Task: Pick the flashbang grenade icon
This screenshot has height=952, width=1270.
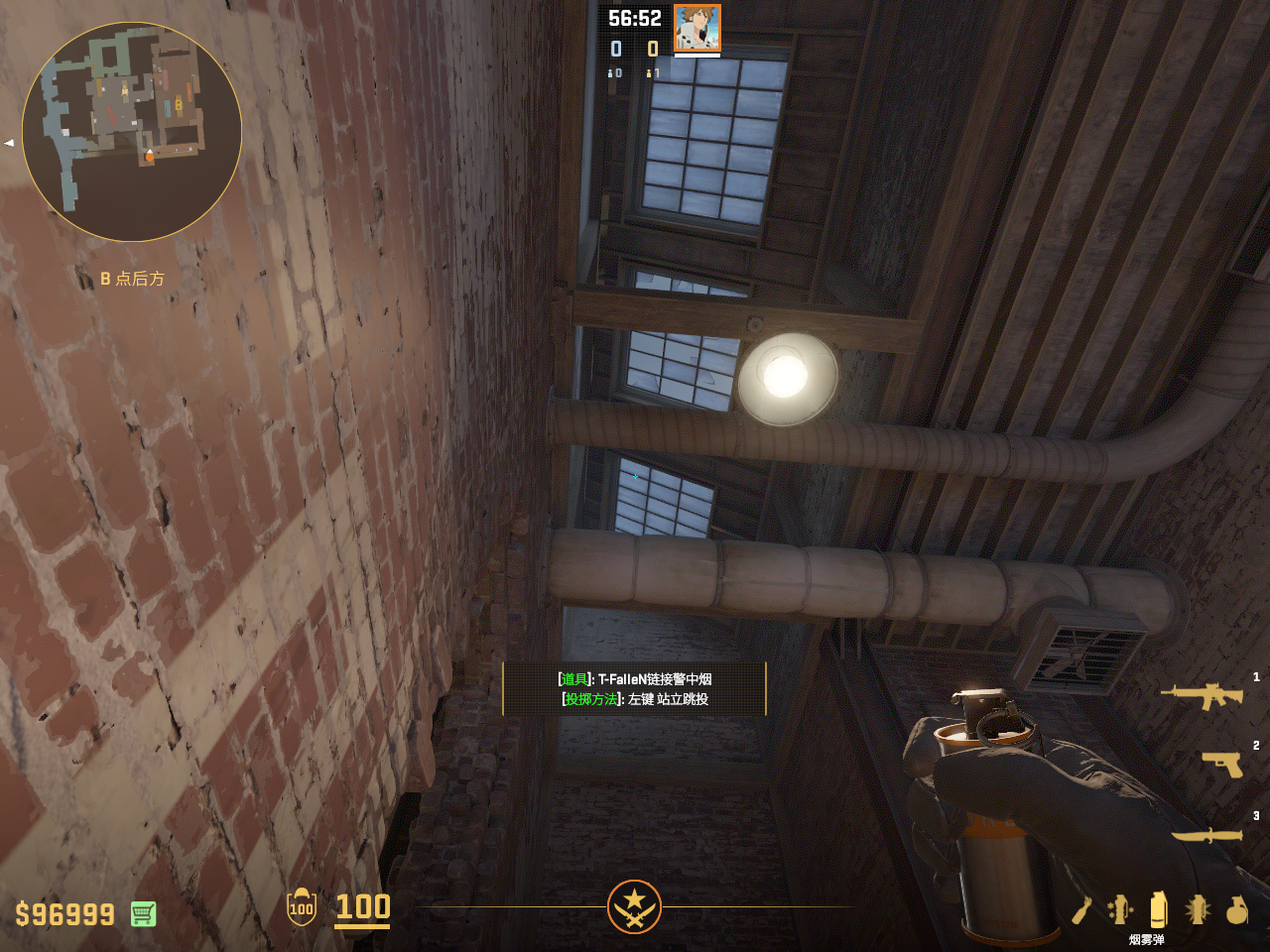Action: pyautogui.click(x=1198, y=909)
